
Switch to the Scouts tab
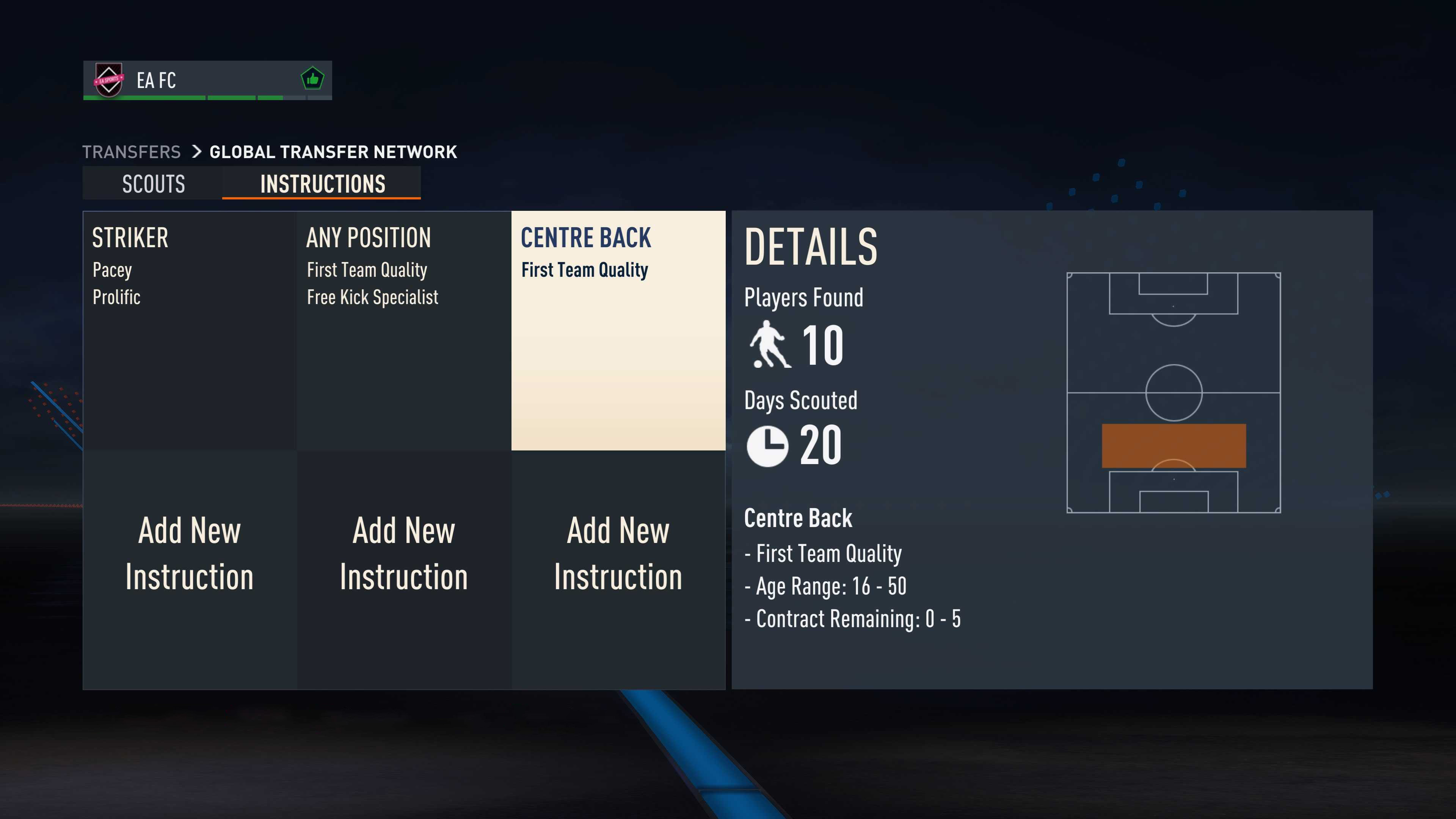153,184
